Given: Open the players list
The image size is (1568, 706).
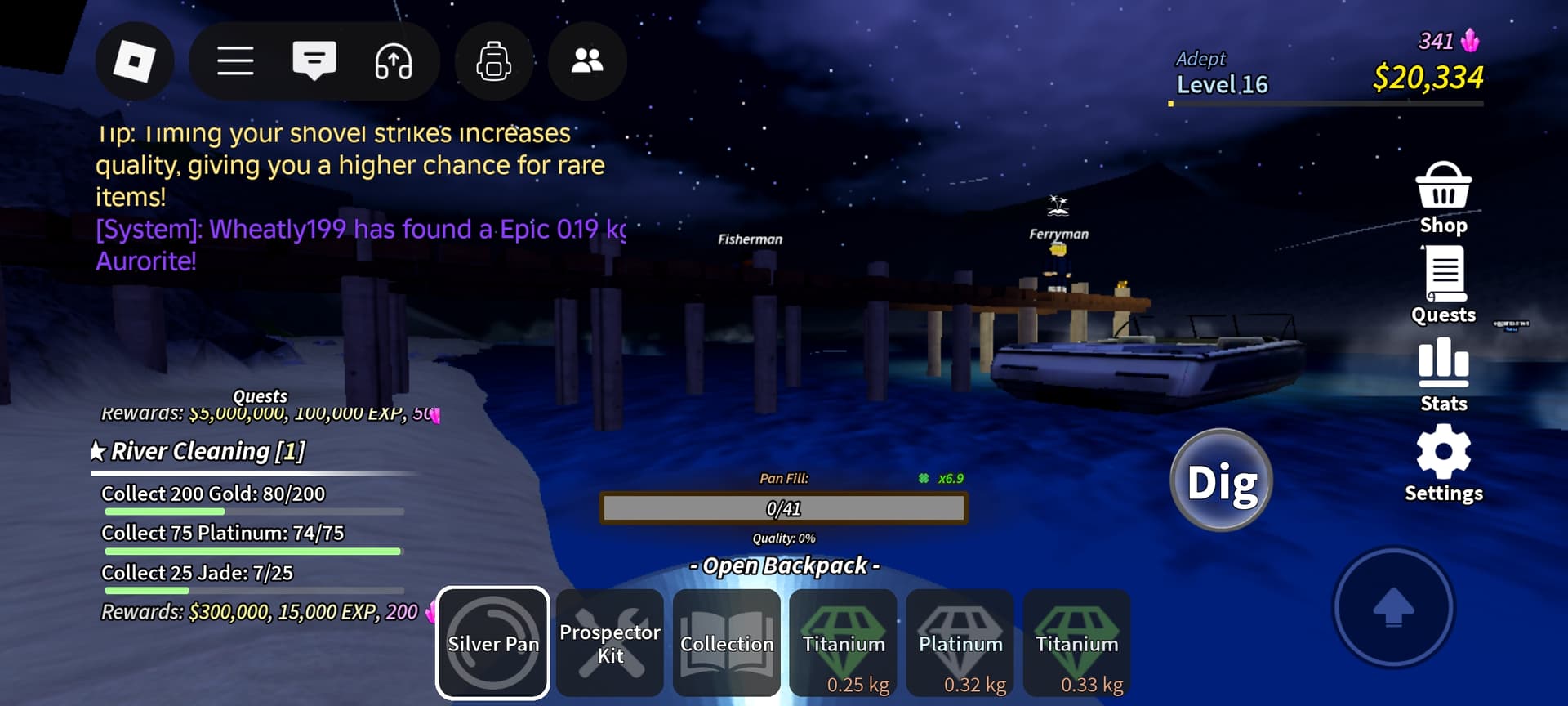Looking at the screenshot, I should point(586,61).
